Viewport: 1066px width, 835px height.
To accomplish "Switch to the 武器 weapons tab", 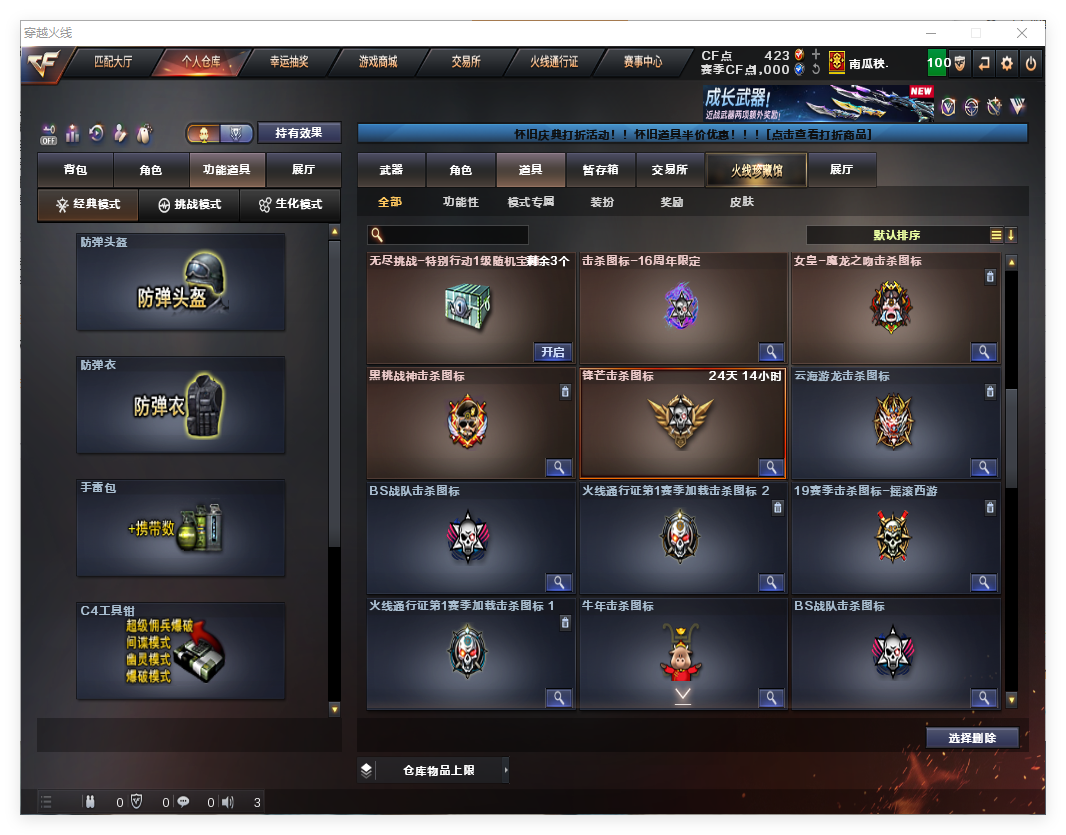I will [x=391, y=171].
